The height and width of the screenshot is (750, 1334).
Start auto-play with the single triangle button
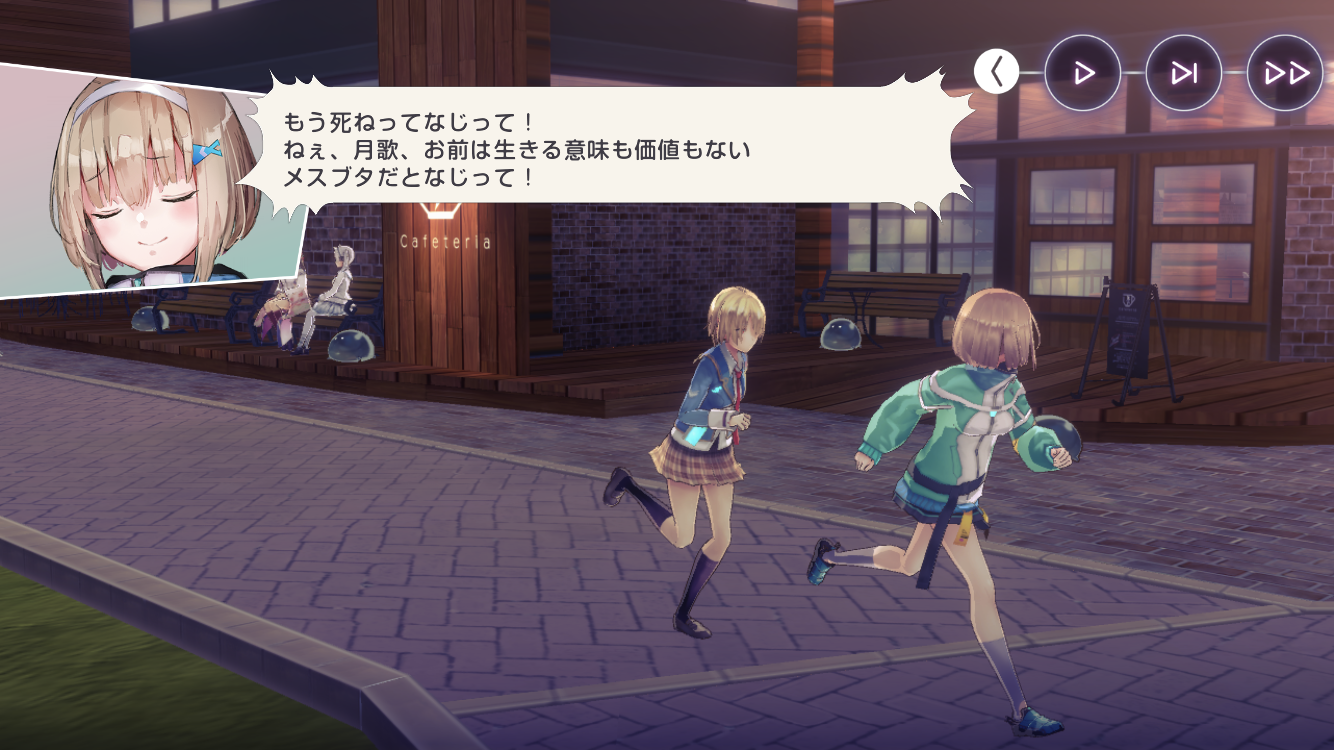(x=1082, y=73)
